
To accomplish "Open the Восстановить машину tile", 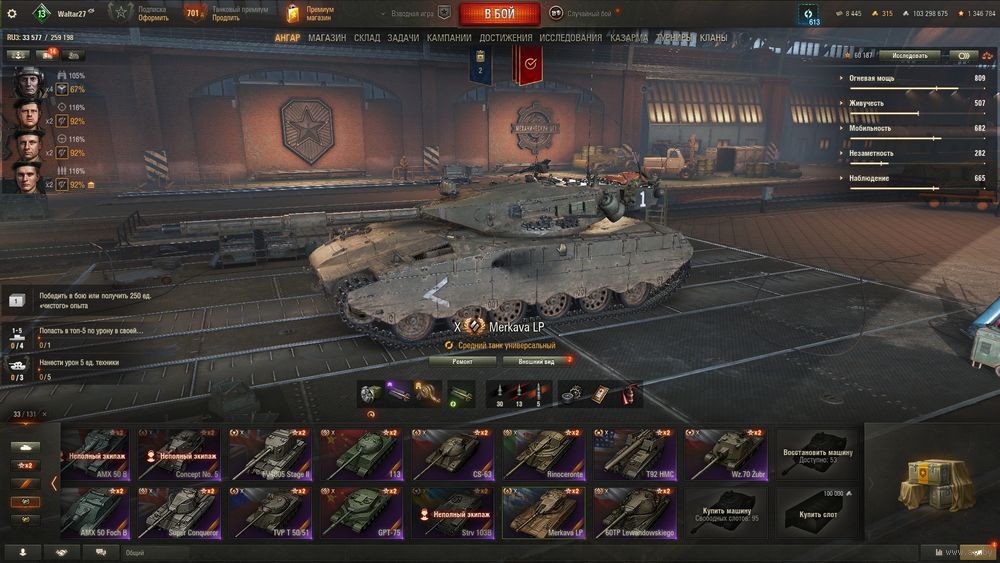I will pyautogui.click(x=817, y=454).
